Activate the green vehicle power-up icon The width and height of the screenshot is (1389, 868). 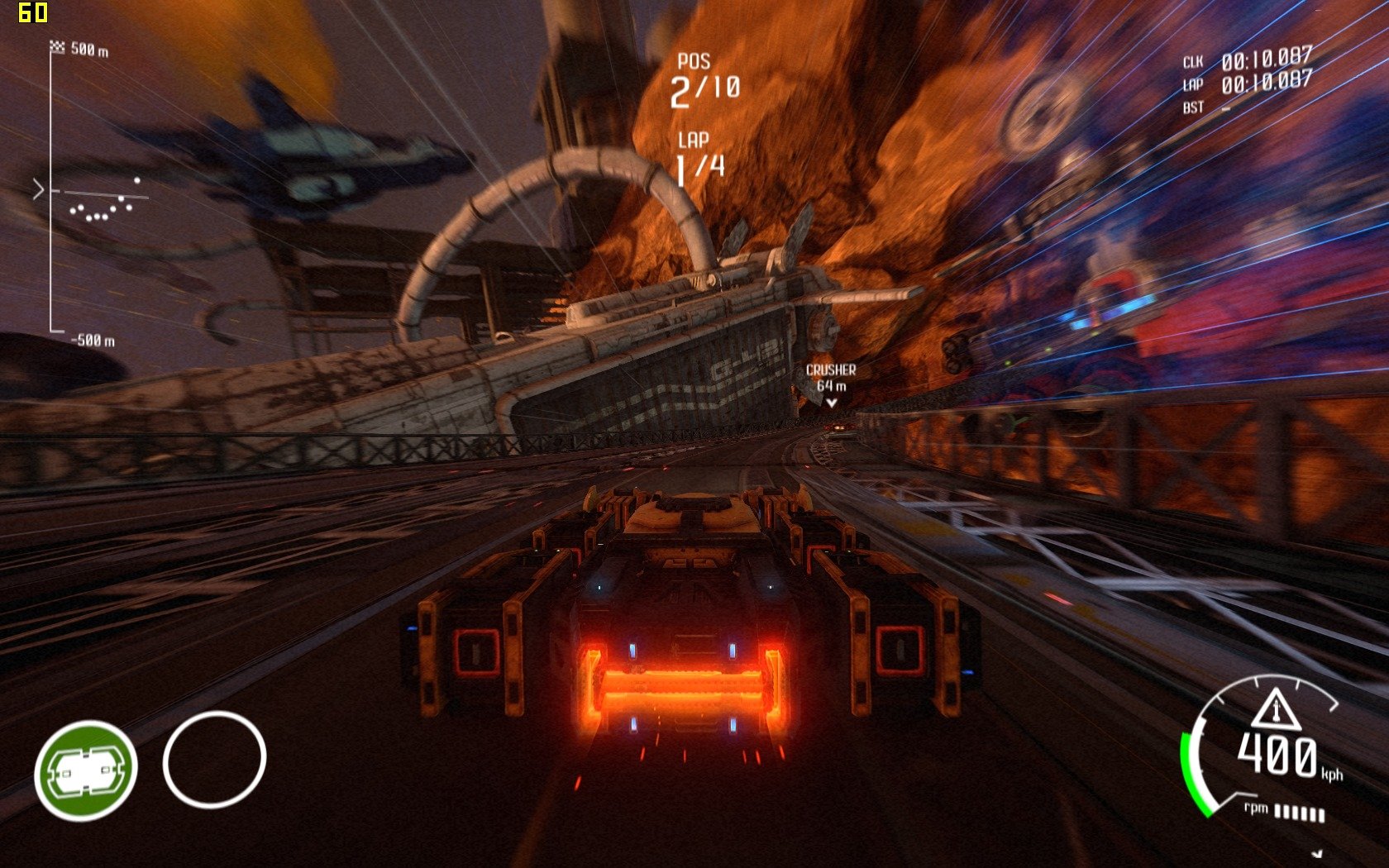[85, 770]
